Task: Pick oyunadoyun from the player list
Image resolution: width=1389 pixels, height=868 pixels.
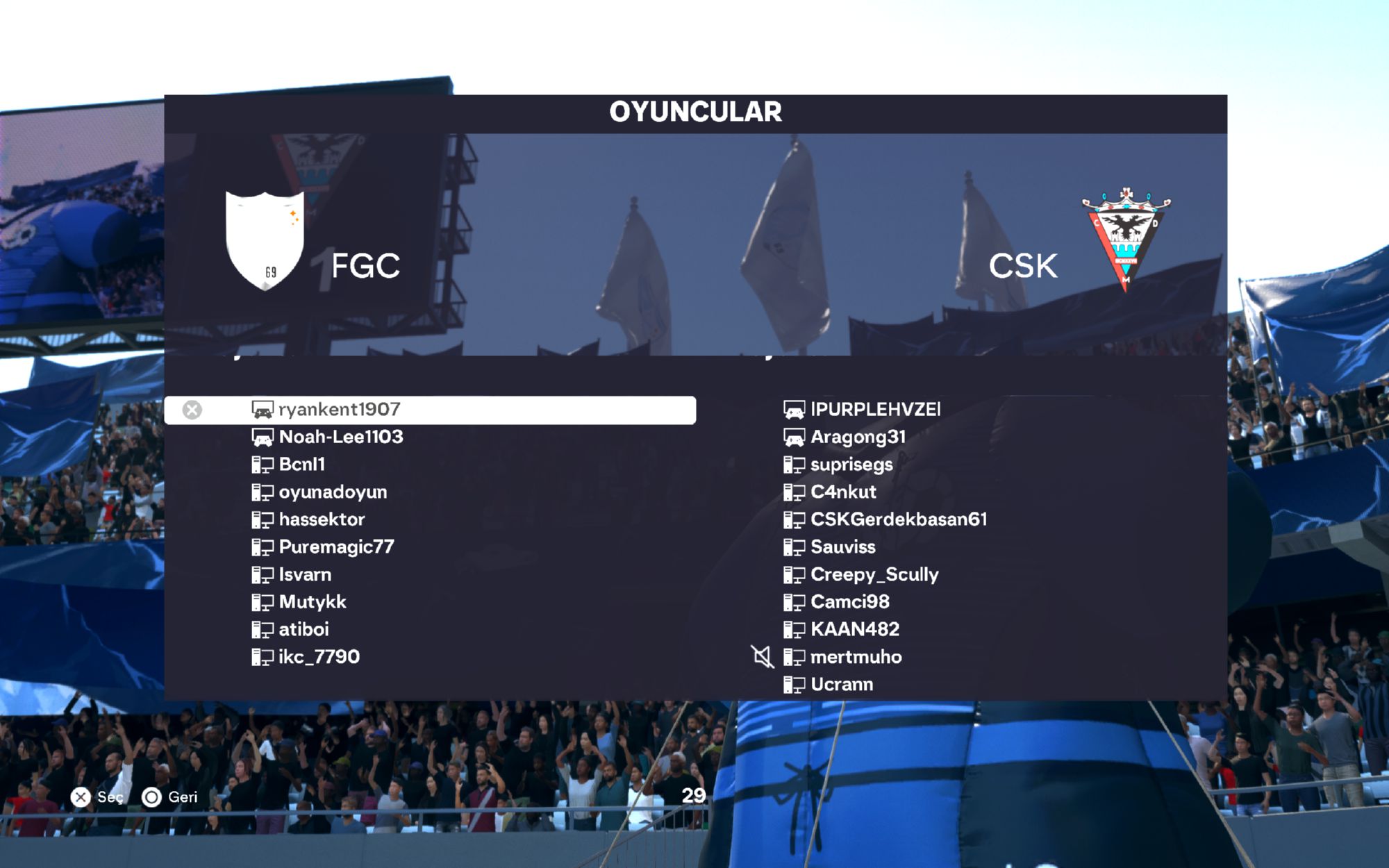Action: [x=333, y=492]
